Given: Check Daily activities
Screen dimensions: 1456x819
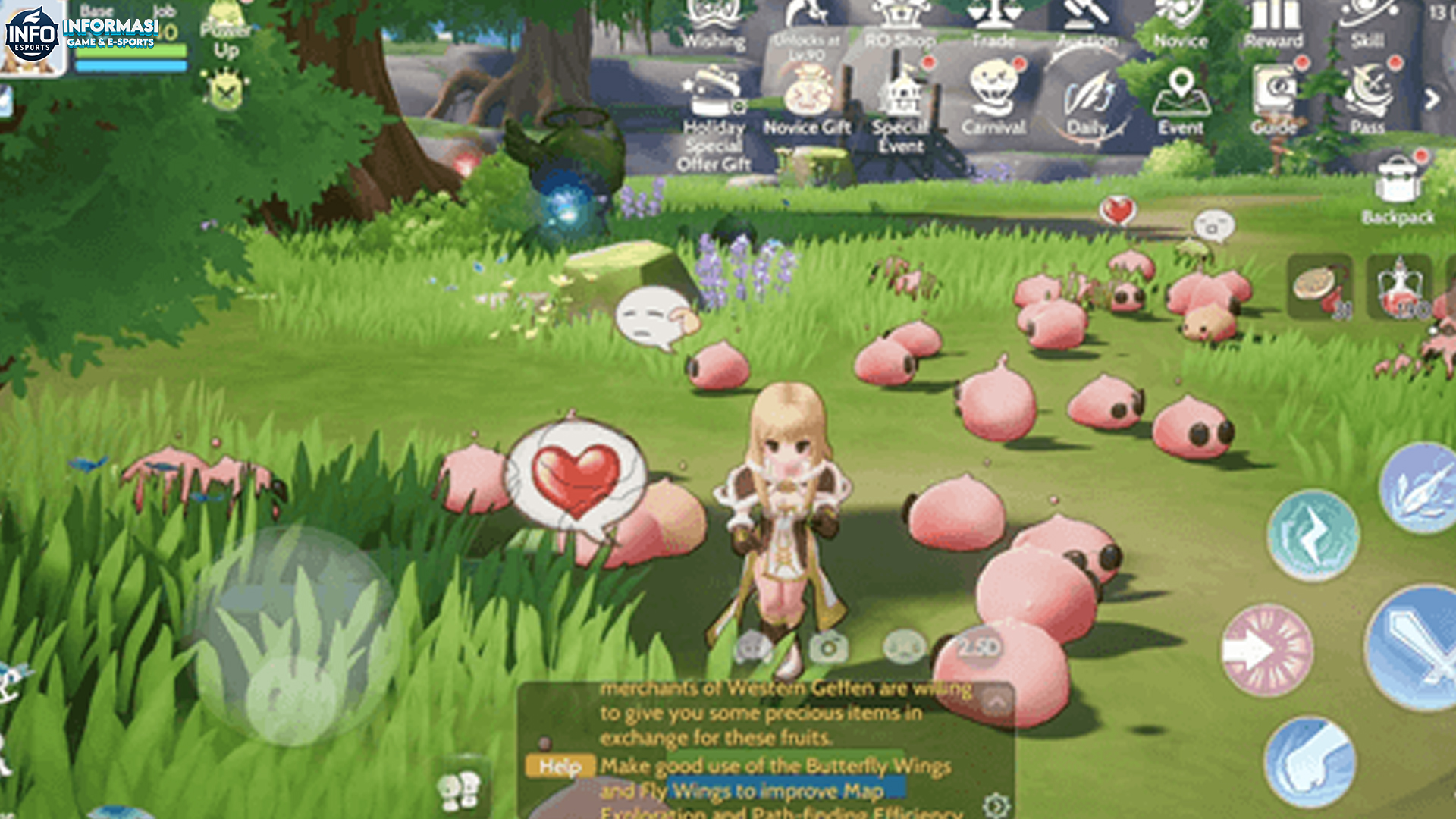Looking at the screenshot, I should pyautogui.click(x=1086, y=95).
